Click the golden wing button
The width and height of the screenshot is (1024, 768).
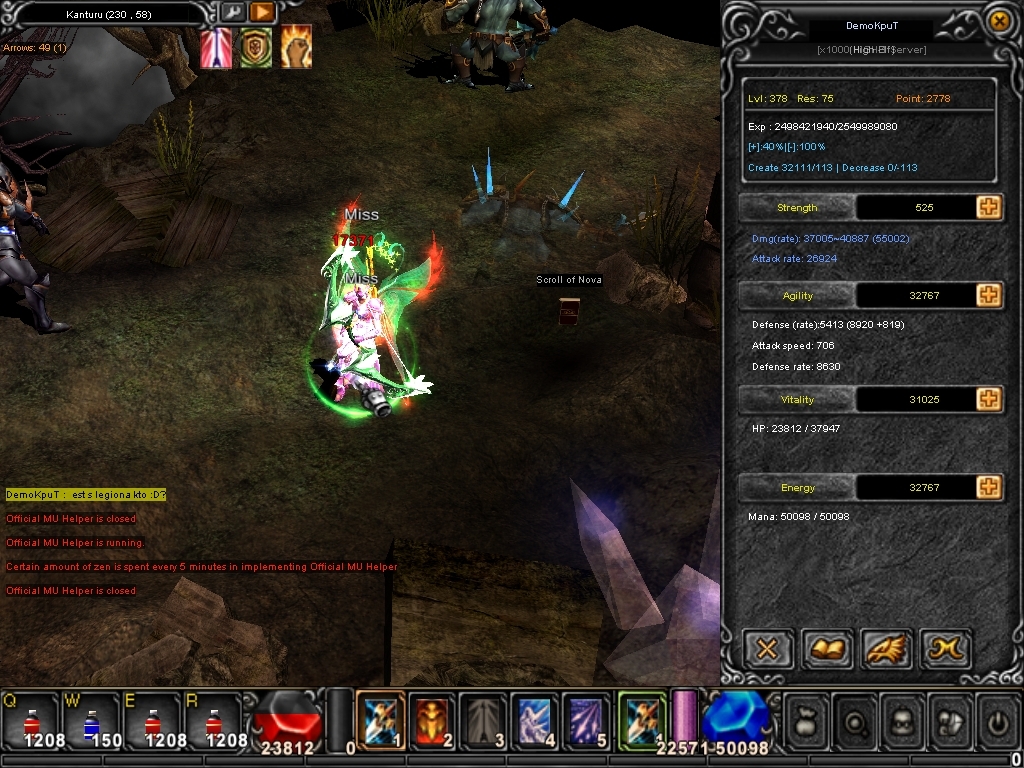click(885, 650)
